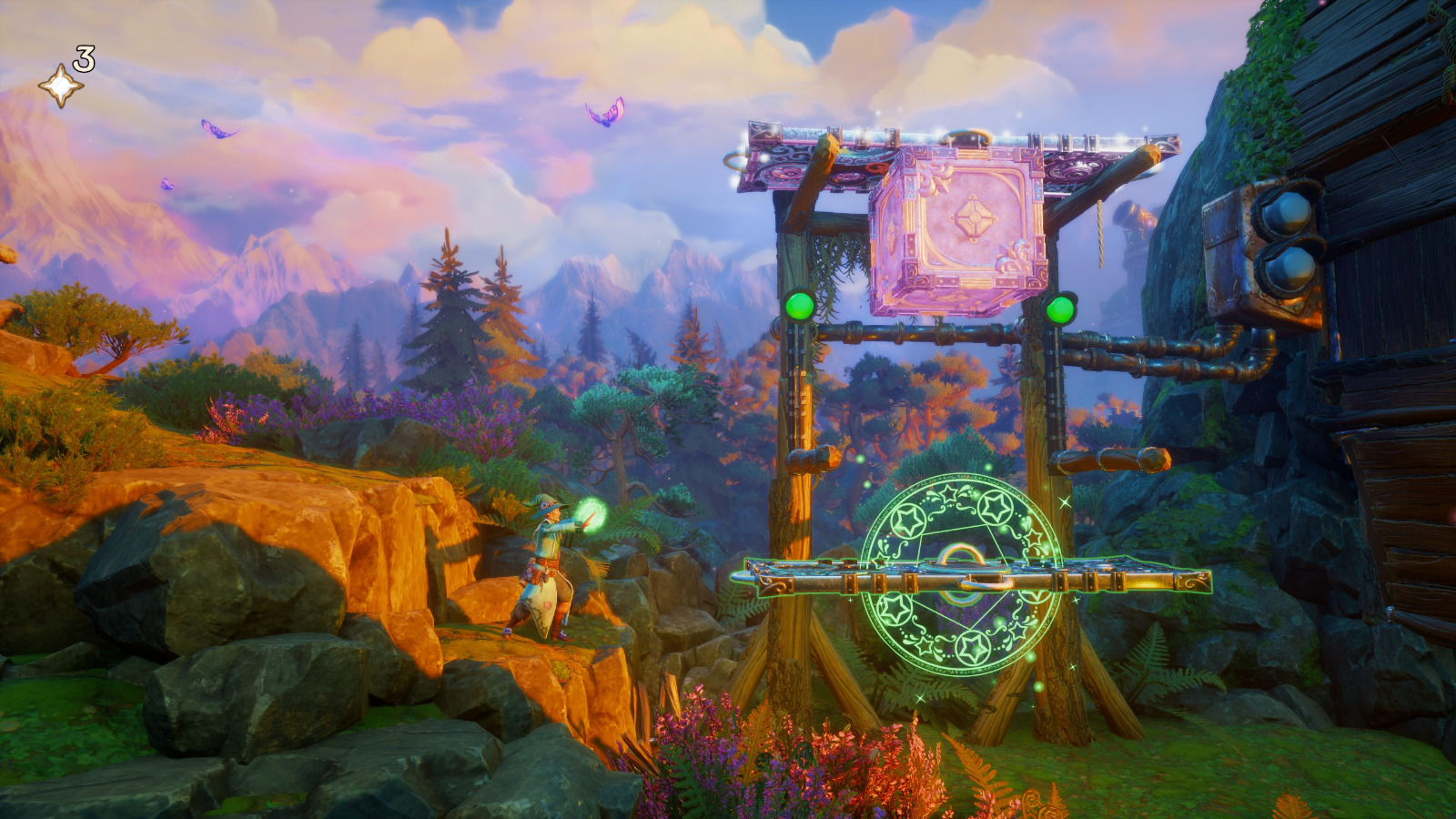Select the wizard casting the green spell
Image resolution: width=1456 pixels, height=819 pixels.
[546, 560]
